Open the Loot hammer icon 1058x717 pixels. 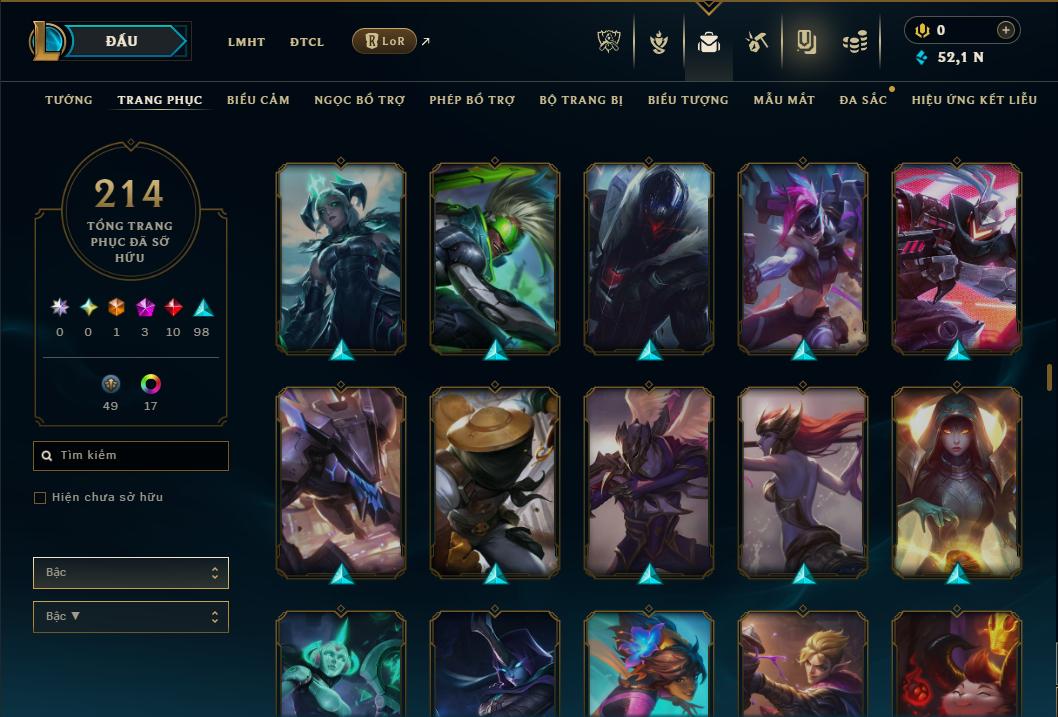[757, 42]
